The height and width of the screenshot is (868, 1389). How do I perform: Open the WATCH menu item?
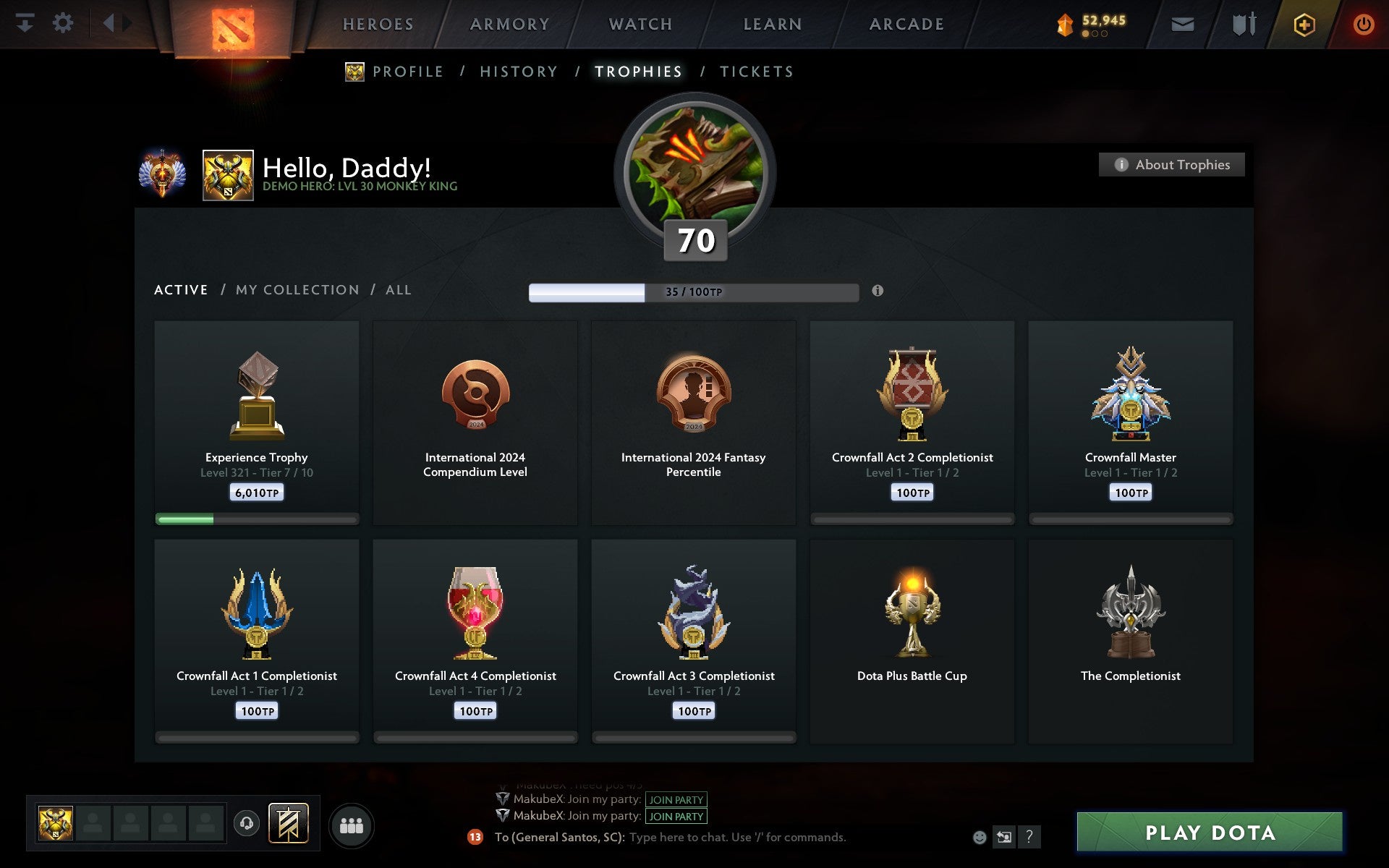coord(640,23)
